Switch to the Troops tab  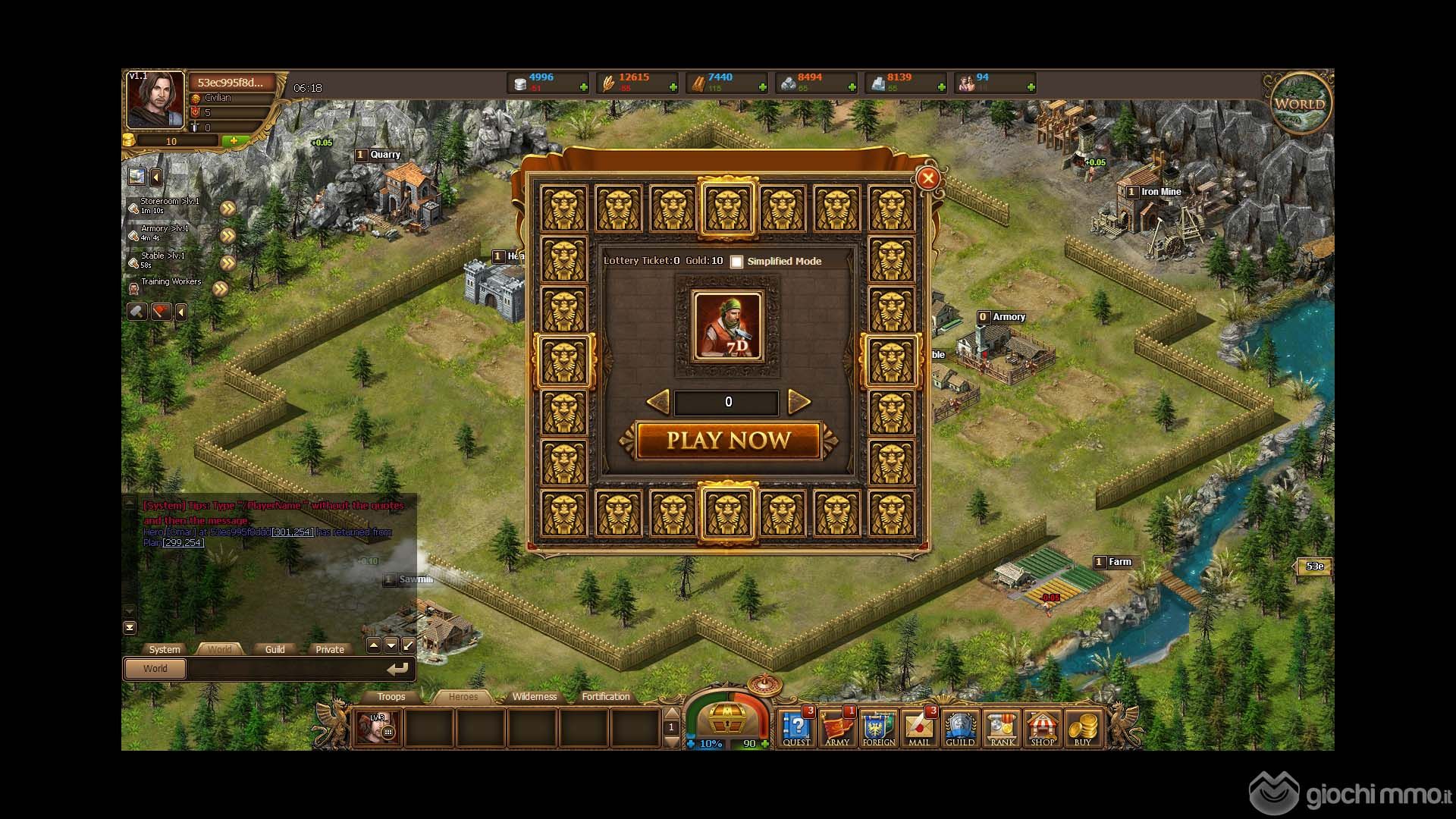click(391, 697)
